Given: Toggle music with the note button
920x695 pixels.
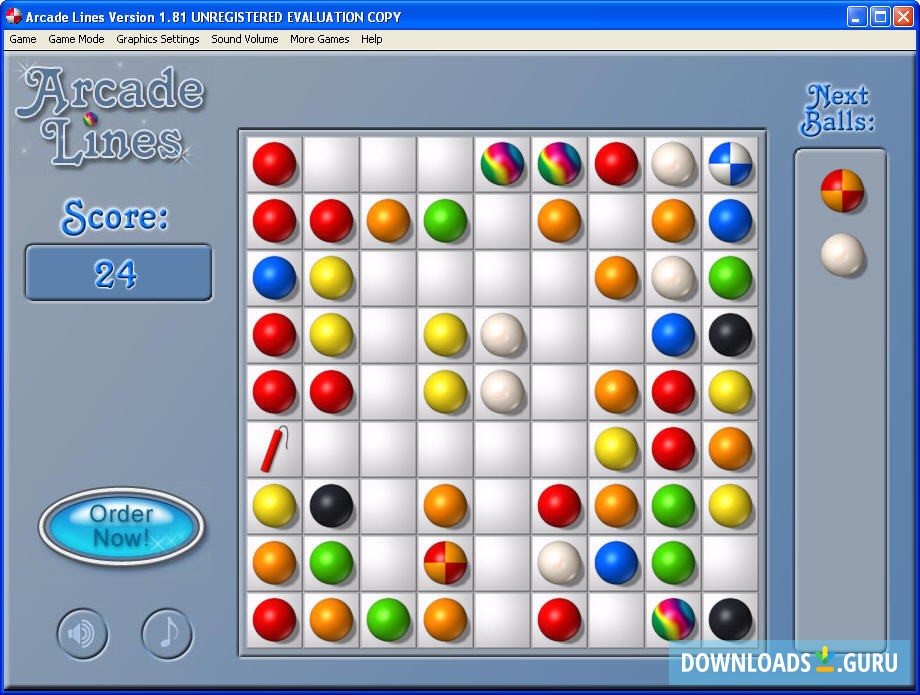Looking at the screenshot, I should 167,633.
